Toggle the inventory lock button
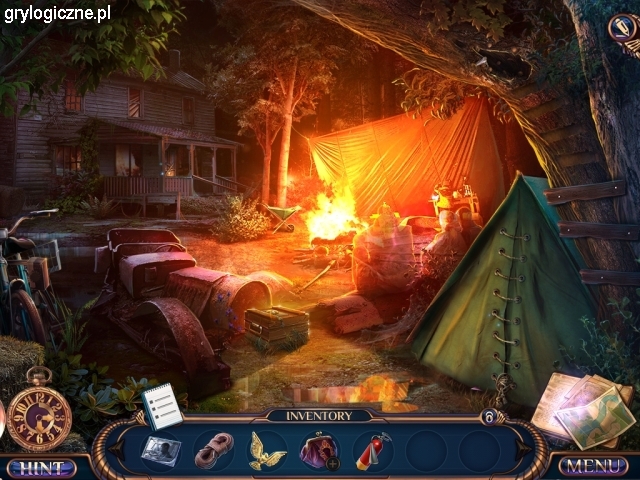 (489, 417)
